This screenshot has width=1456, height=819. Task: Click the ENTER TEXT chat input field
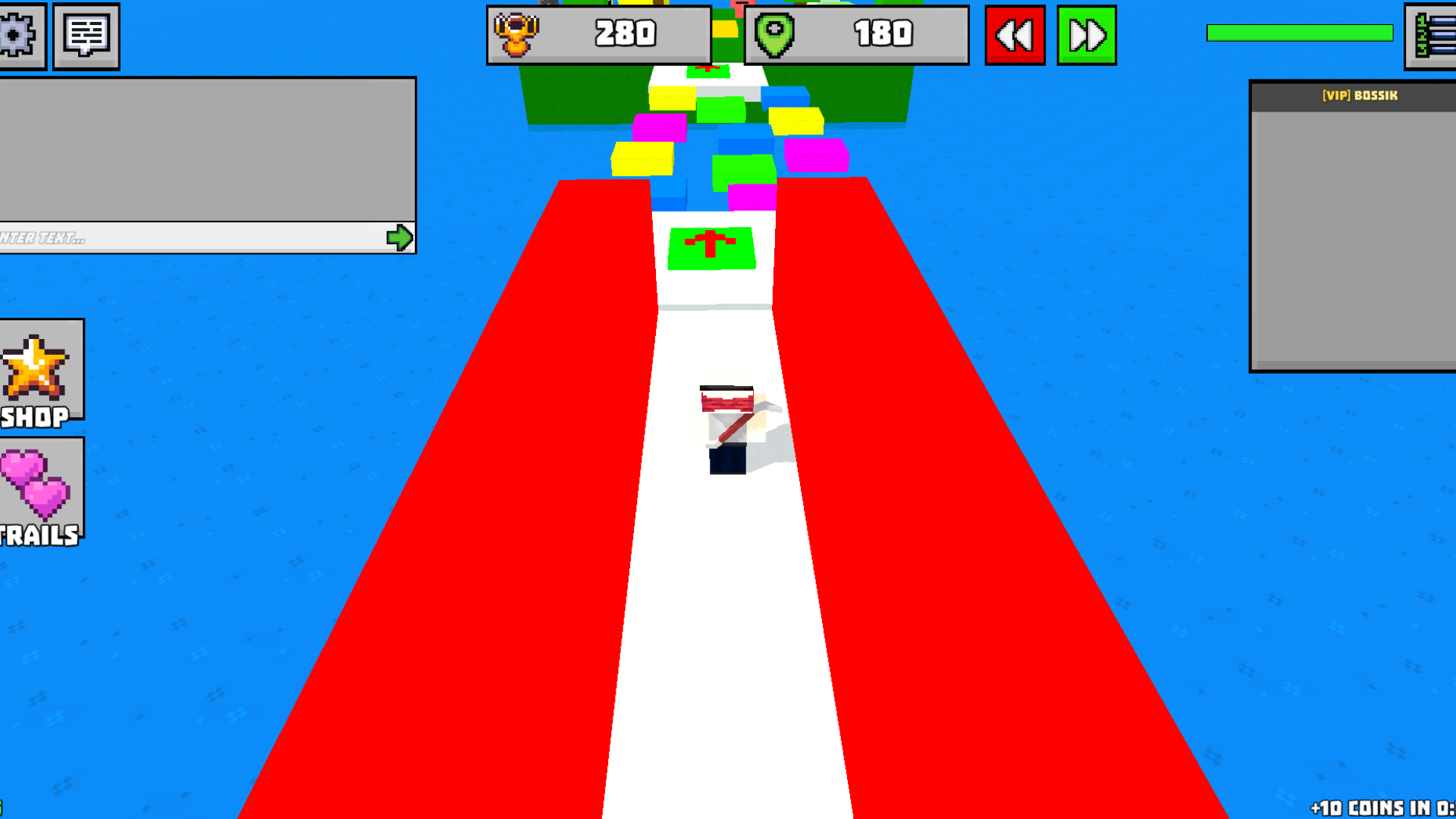(x=190, y=237)
